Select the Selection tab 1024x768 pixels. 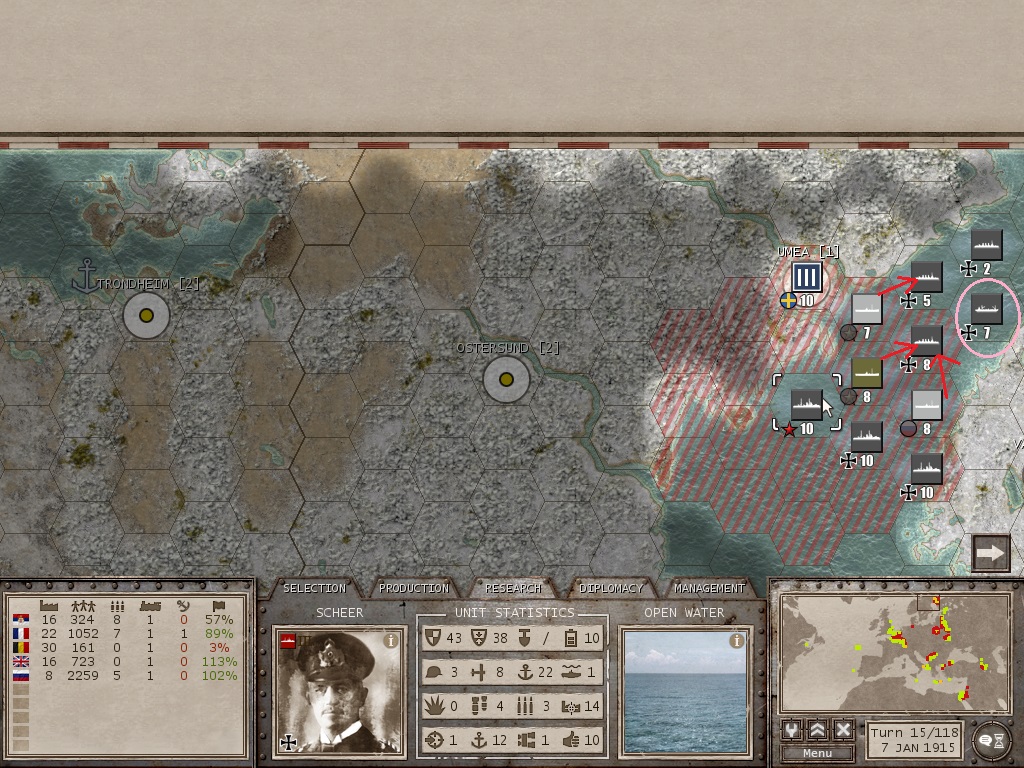pos(314,588)
